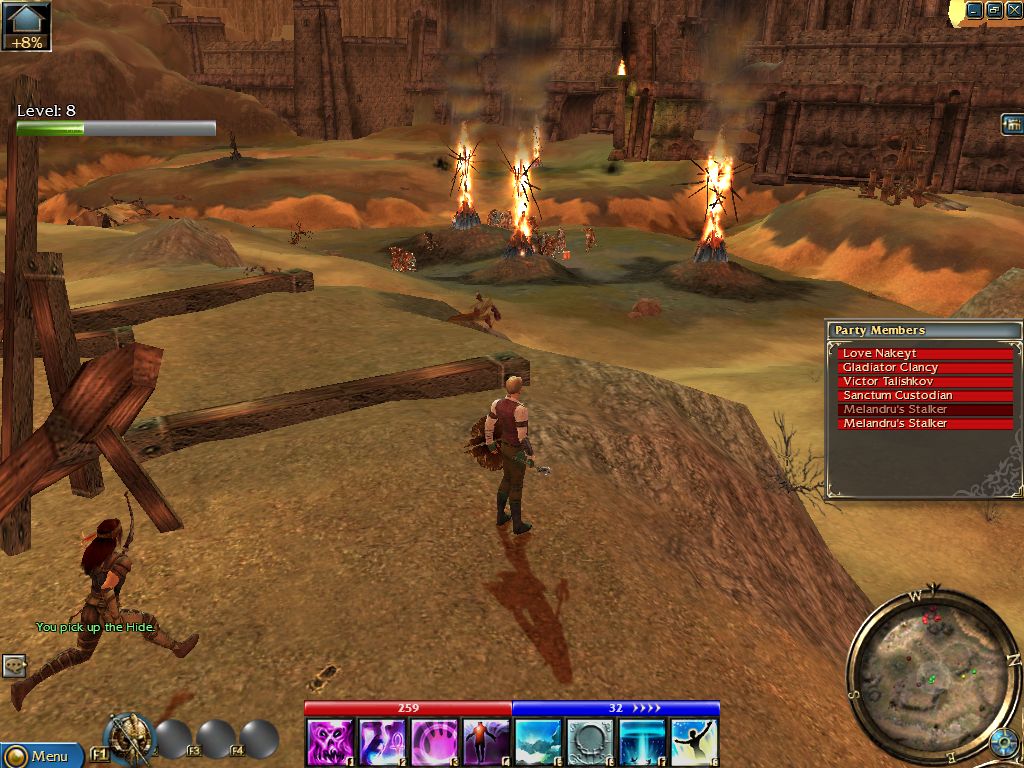Use the leaping silhouette skill
1024x768 pixels.
(694, 743)
